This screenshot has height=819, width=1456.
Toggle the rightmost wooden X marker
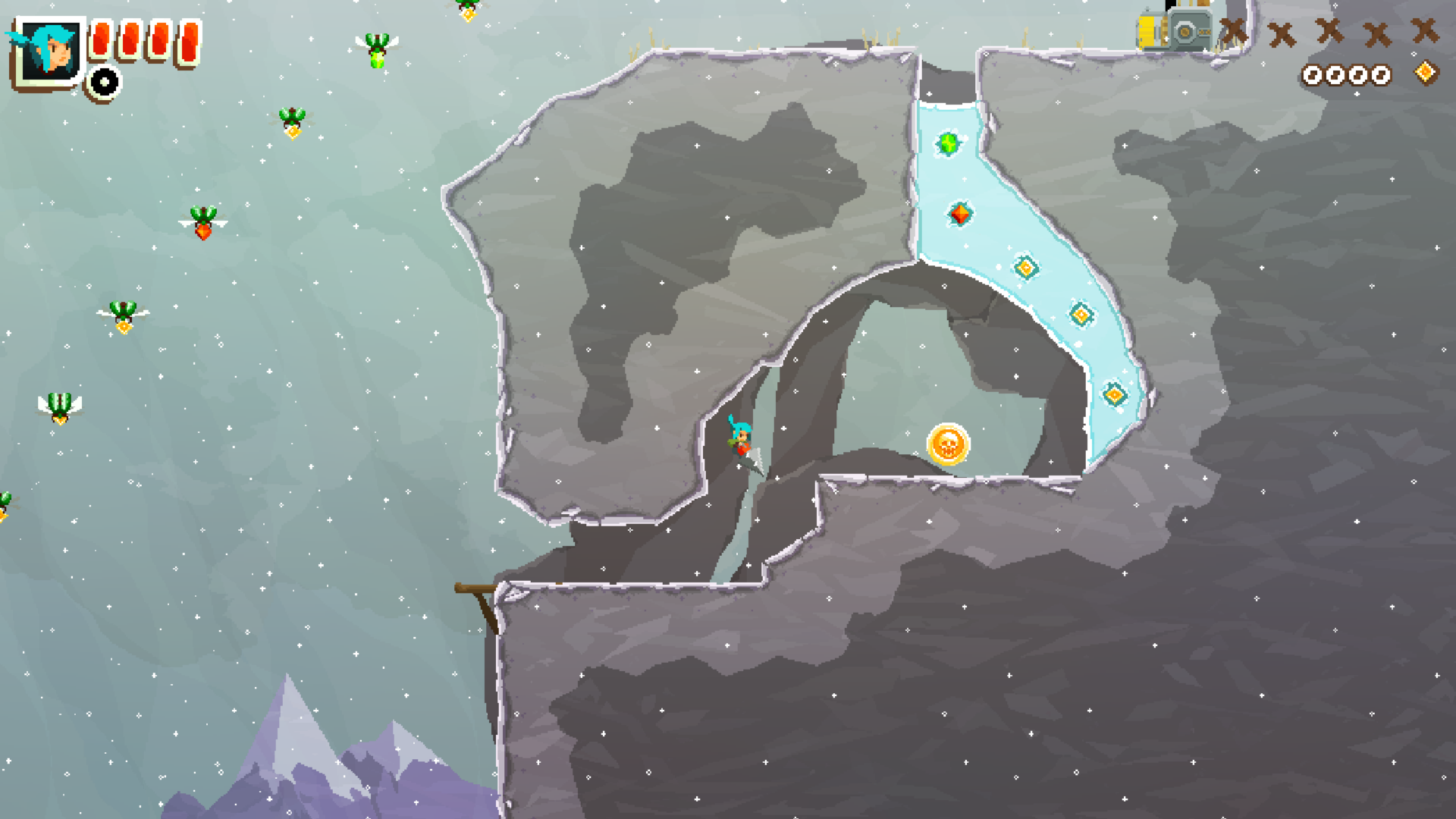(x=1426, y=30)
